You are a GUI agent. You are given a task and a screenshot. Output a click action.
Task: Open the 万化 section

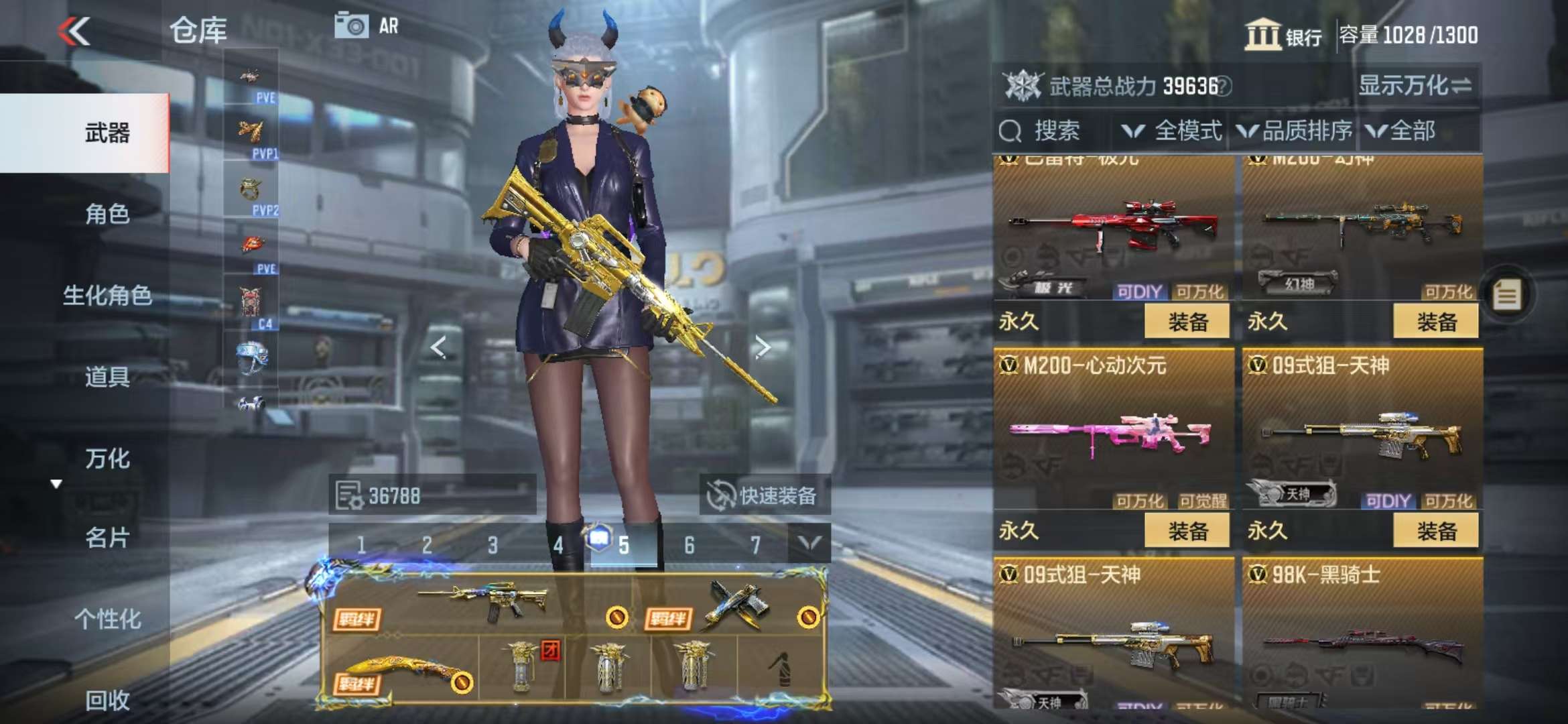[x=107, y=459]
